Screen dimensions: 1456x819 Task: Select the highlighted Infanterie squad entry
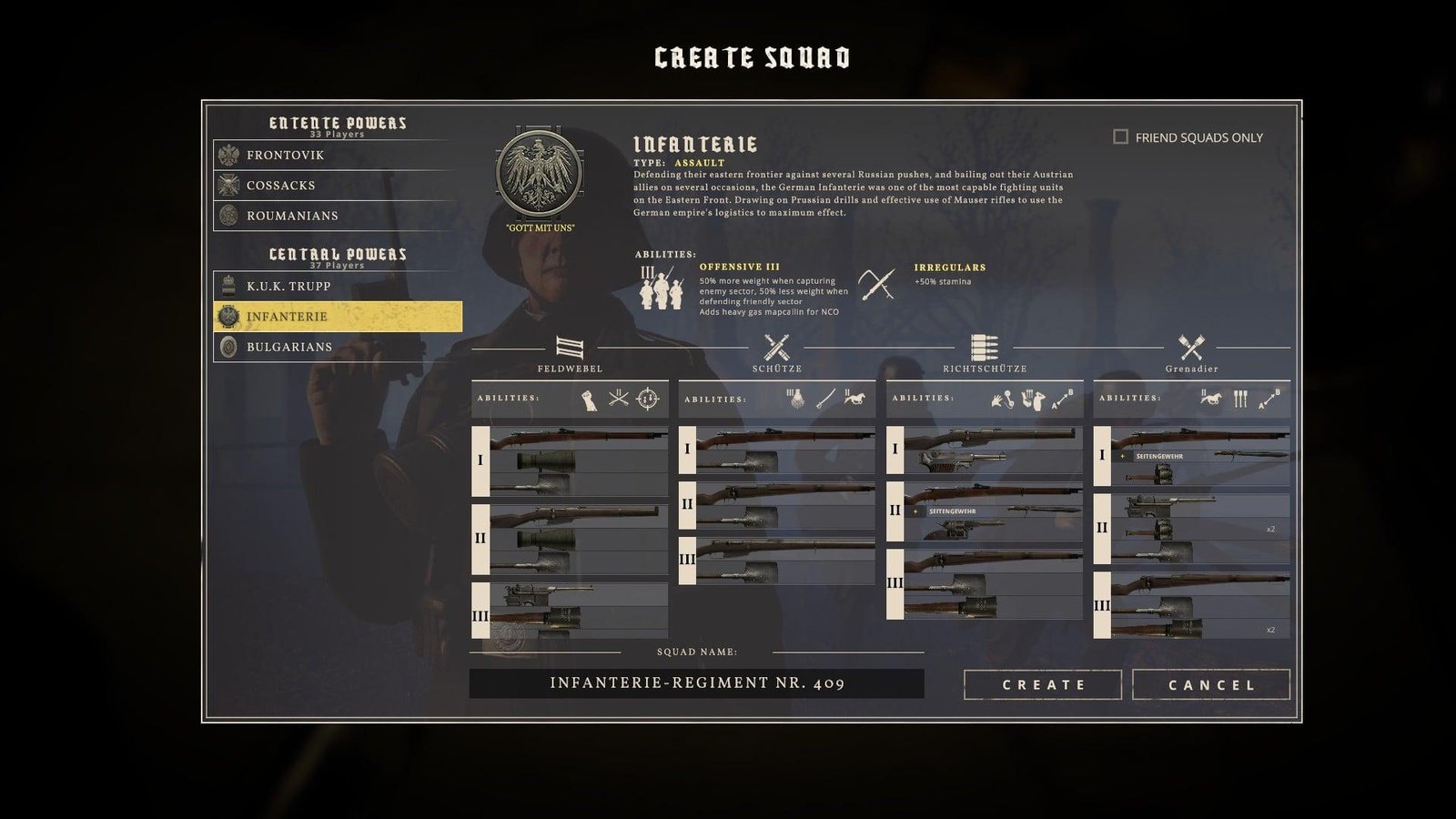pyautogui.click(x=337, y=317)
